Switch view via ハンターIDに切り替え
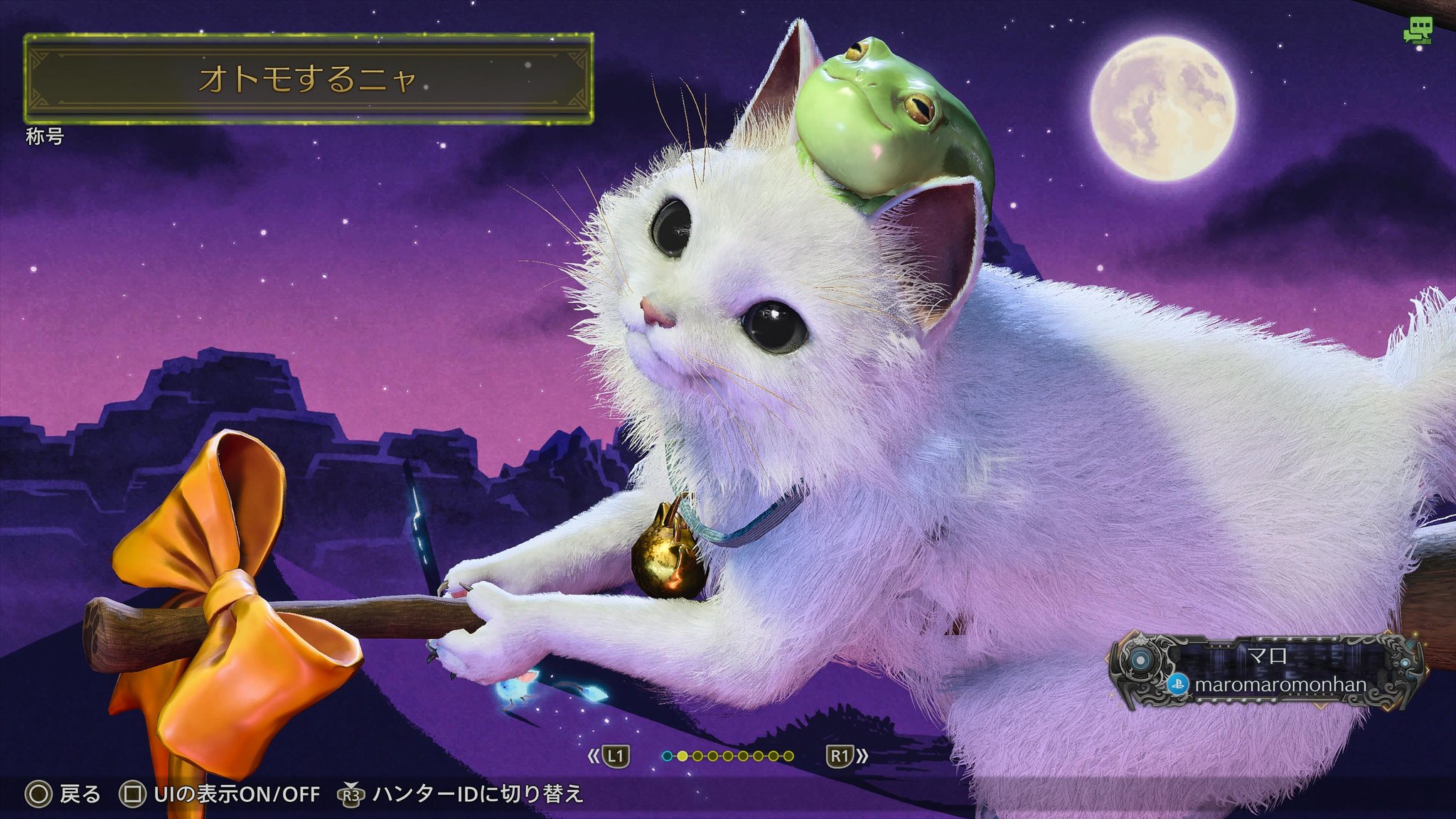1456x819 pixels. pyautogui.click(x=462, y=794)
